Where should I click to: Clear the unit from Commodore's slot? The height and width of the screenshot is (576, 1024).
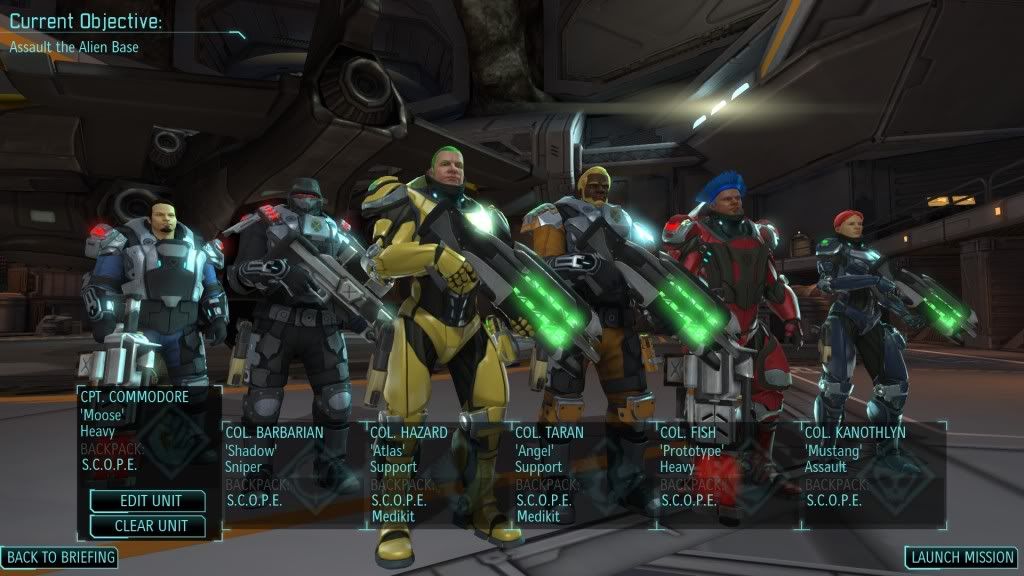pos(148,526)
